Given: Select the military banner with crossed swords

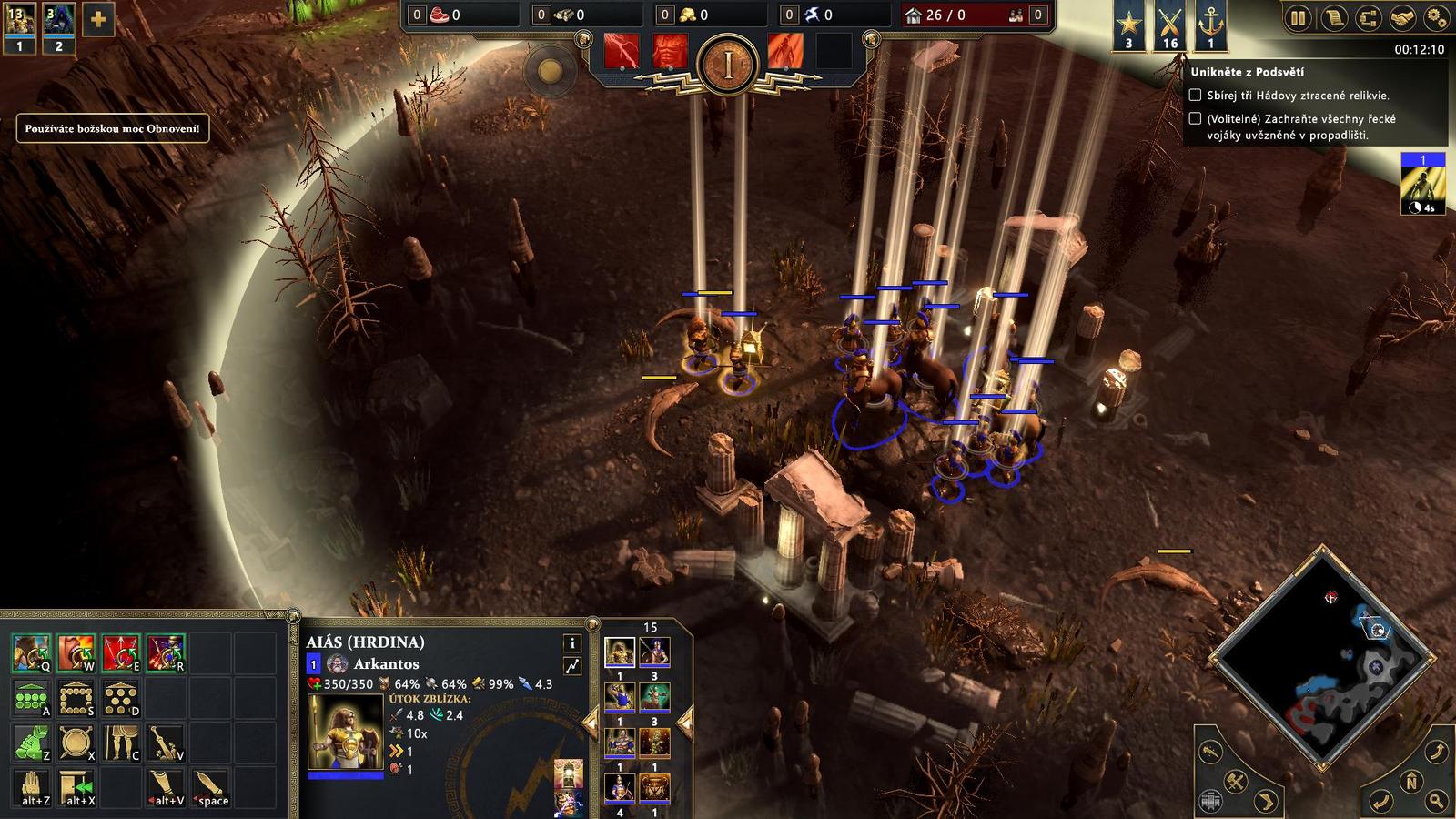Looking at the screenshot, I should pos(1170,25).
